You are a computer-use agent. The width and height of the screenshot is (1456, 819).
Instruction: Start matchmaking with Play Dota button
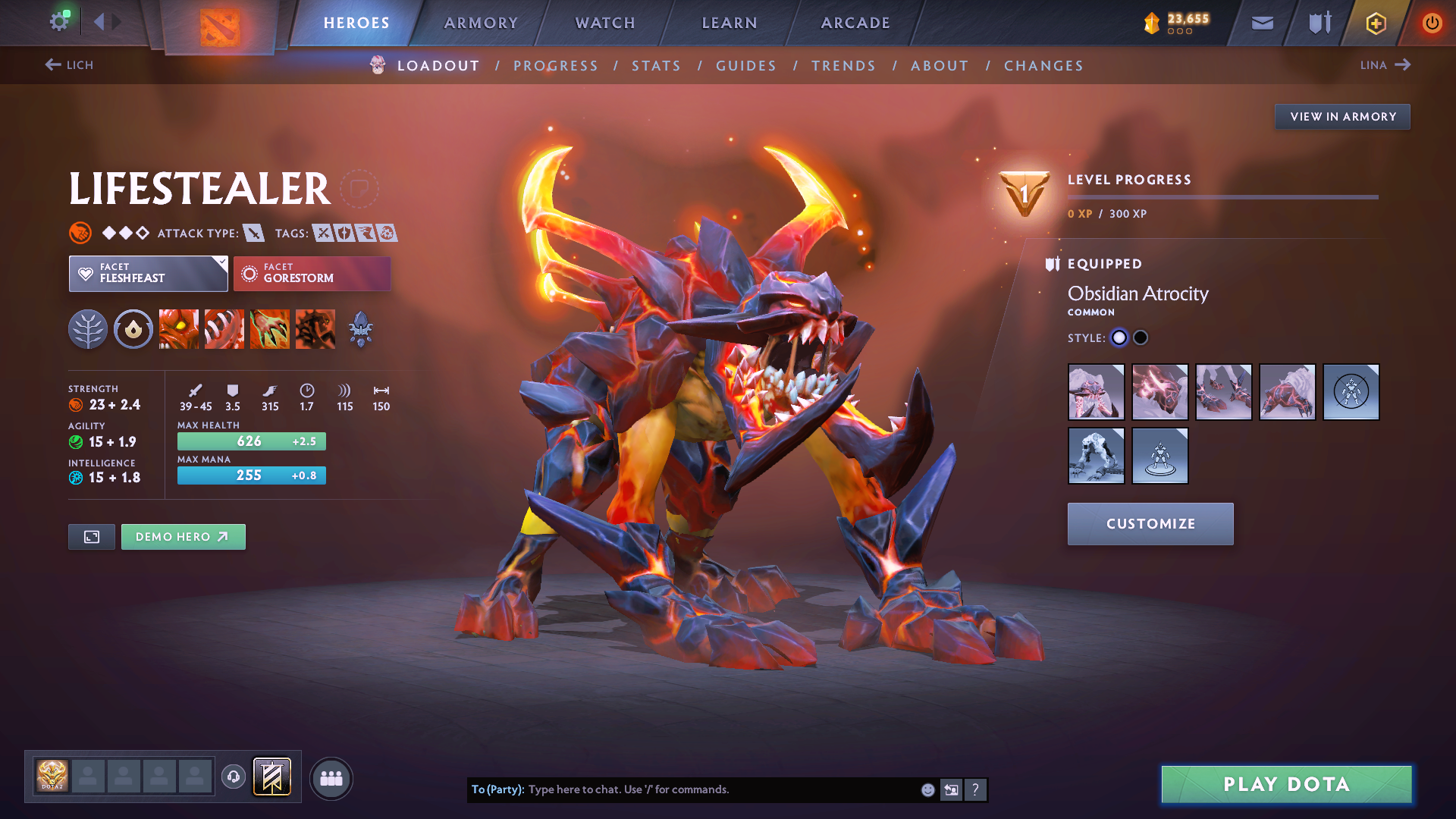[x=1286, y=784]
